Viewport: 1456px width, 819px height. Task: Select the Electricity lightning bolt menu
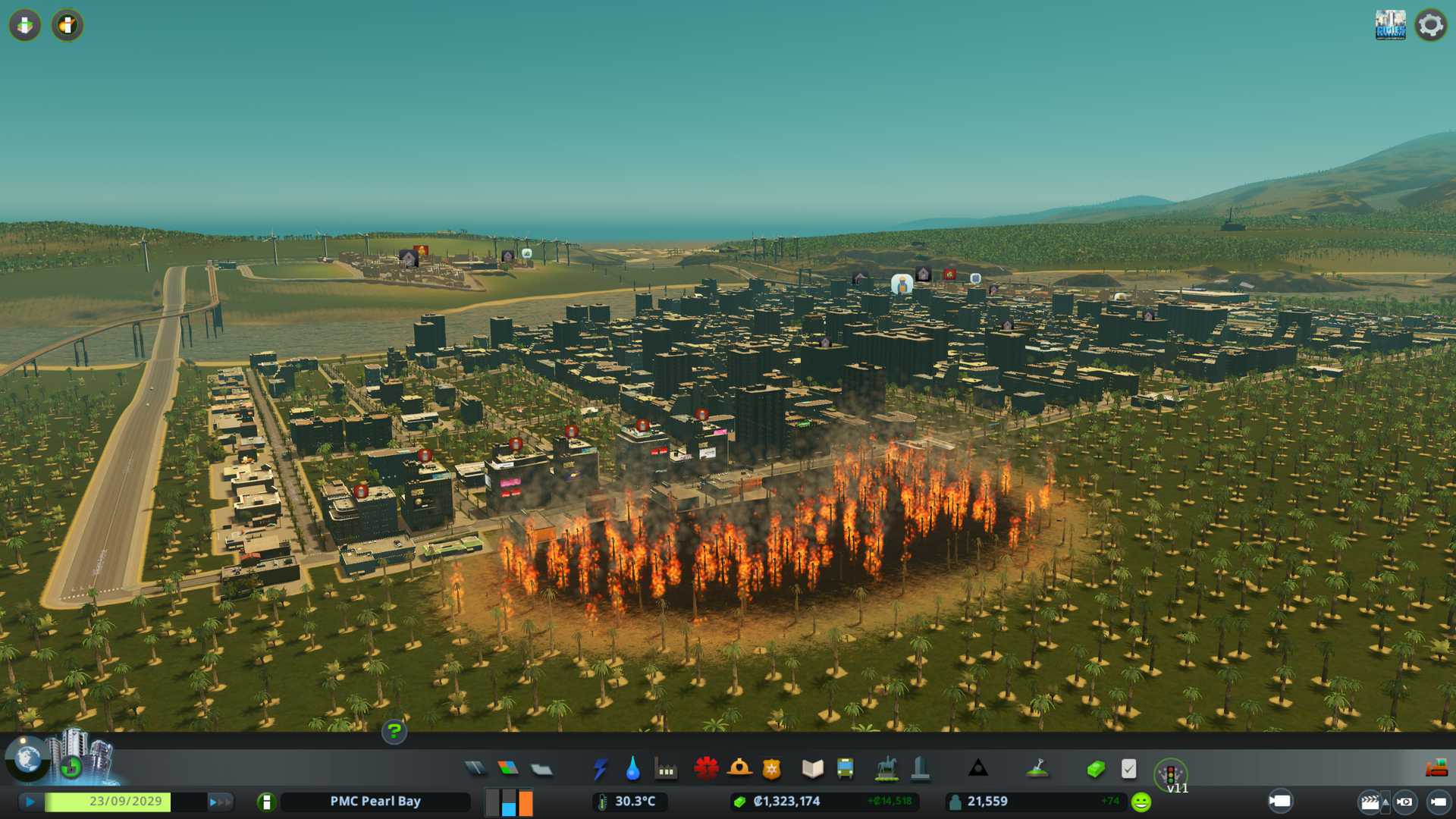(x=600, y=769)
